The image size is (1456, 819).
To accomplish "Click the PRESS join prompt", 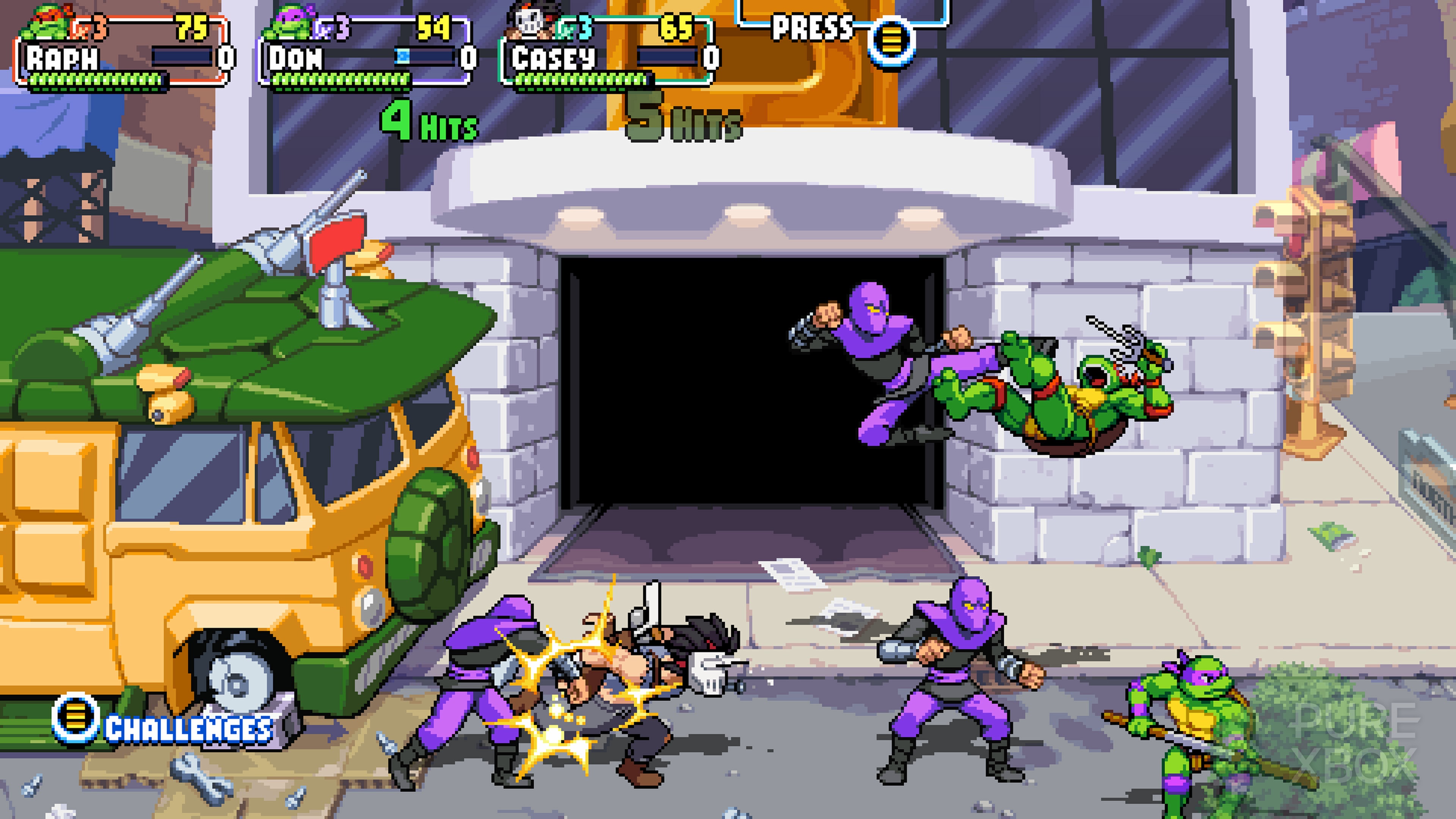I will (814, 25).
